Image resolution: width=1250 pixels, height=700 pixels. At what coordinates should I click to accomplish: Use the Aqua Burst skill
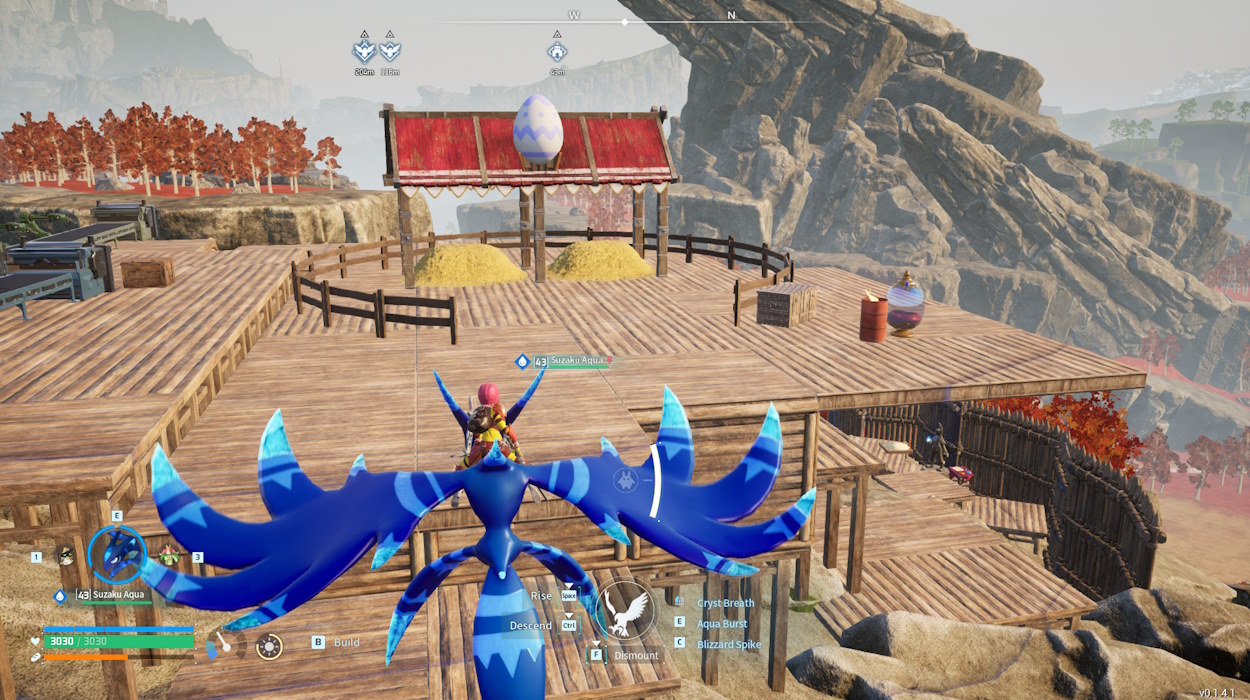tap(723, 623)
